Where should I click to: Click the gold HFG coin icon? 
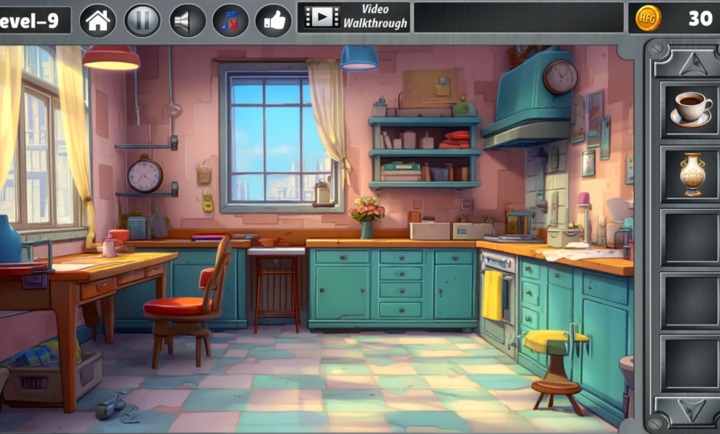click(x=649, y=18)
